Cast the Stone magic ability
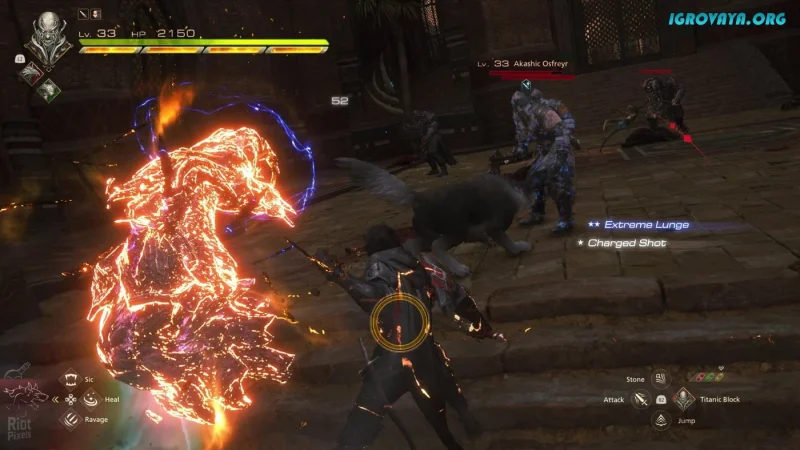The width and height of the screenshot is (800, 450). (661, 379)
